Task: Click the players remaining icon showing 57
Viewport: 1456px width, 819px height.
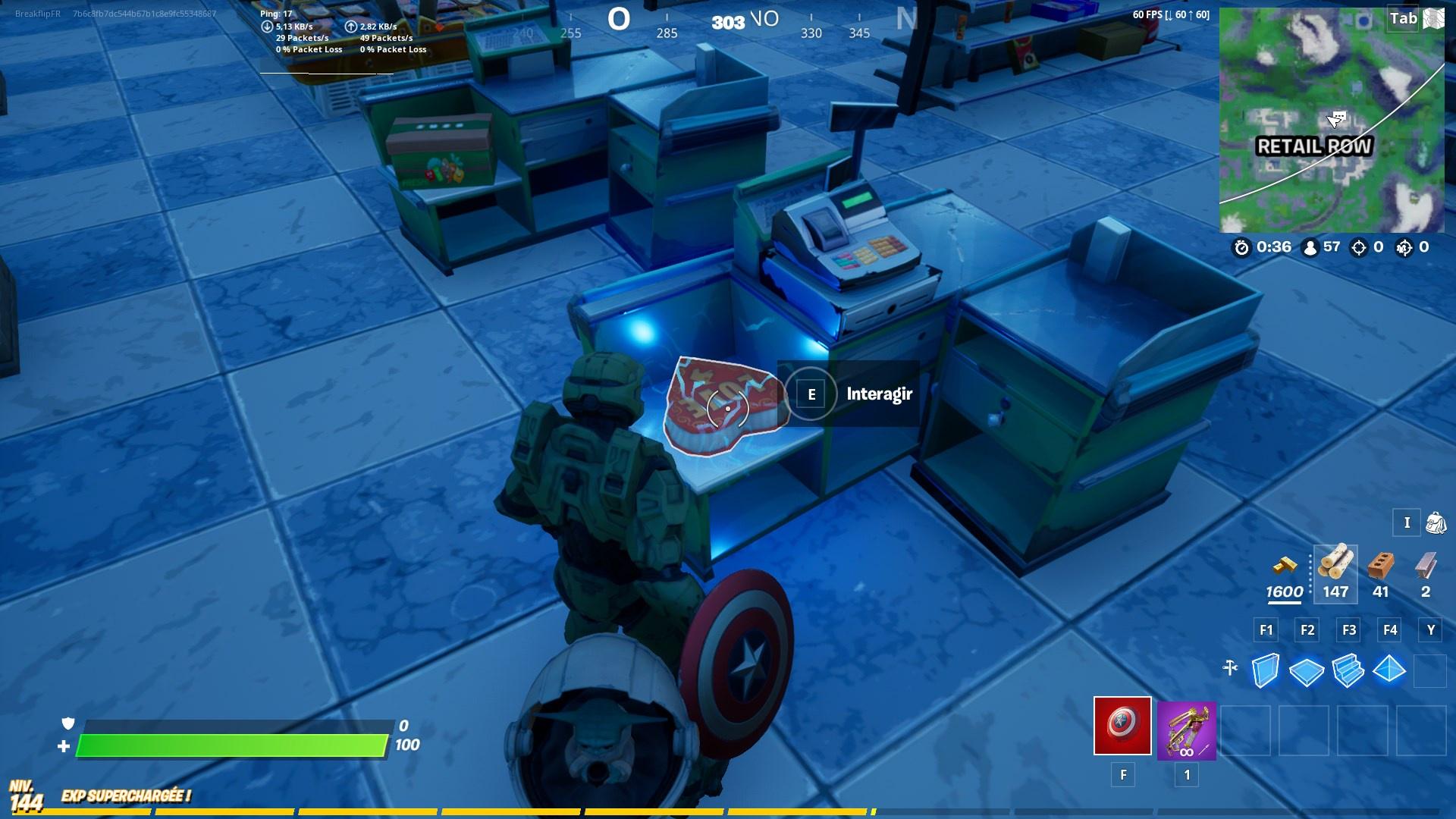Action: (x=1313, y=246)
